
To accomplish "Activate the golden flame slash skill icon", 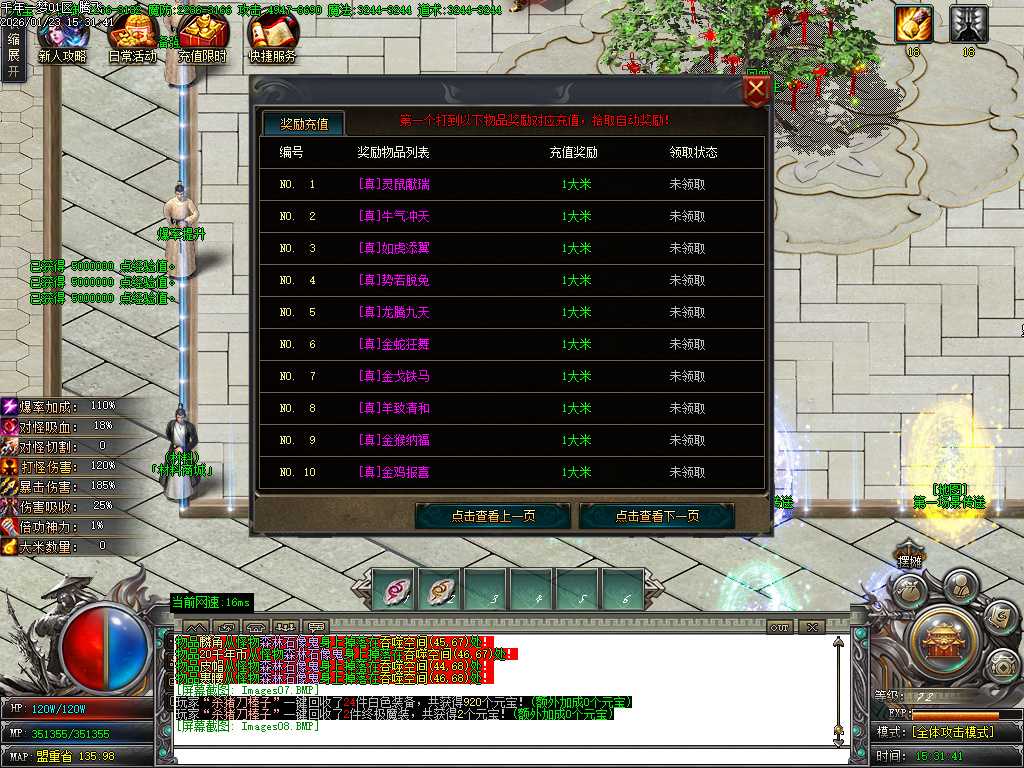I will click(x=913, y=24).
